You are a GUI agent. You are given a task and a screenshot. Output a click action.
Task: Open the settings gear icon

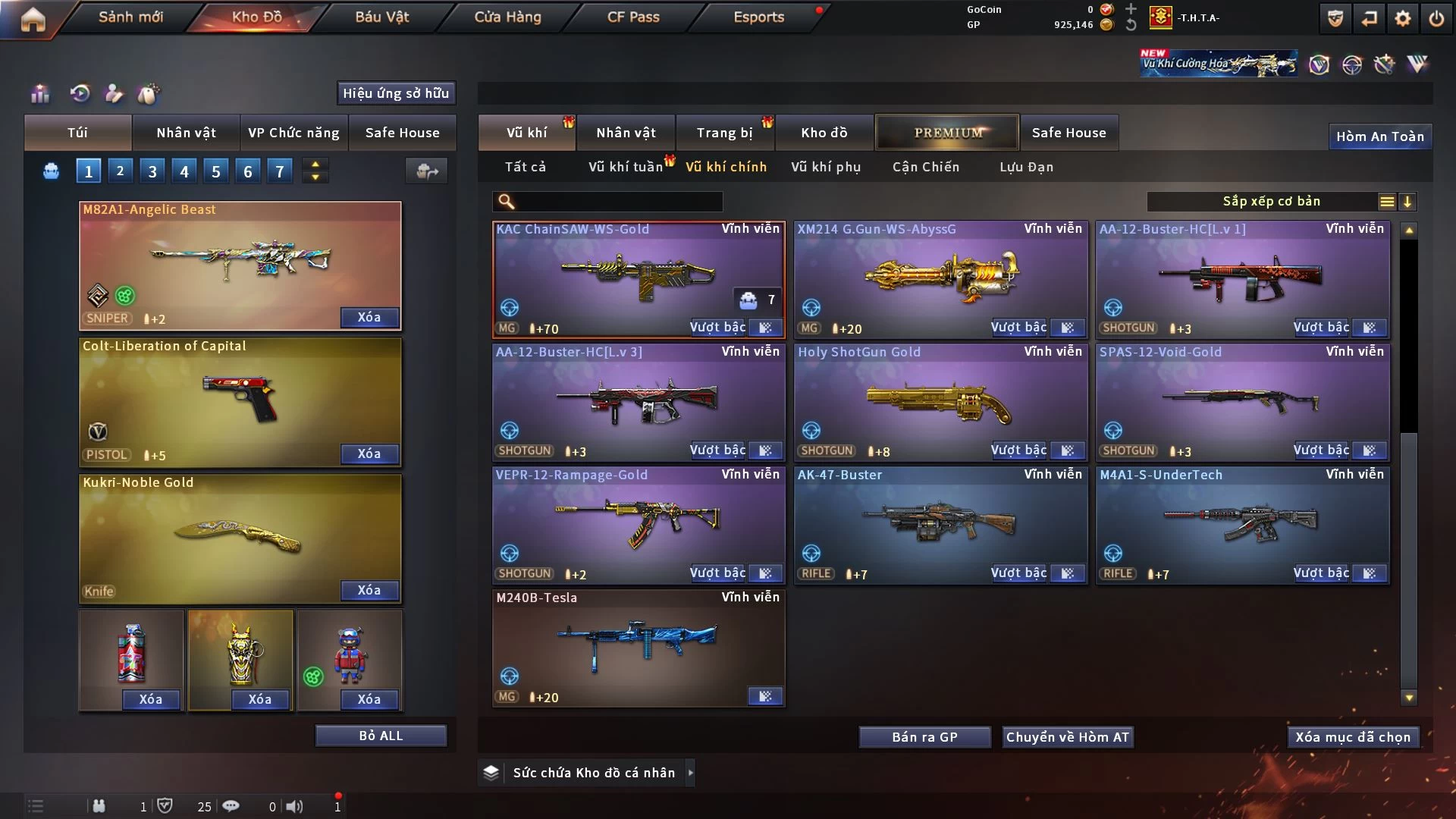[x=1403, y=18]
